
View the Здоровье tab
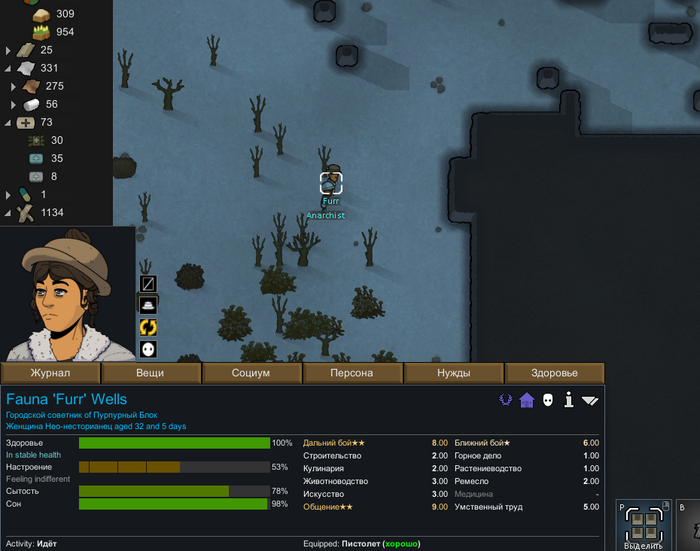pyautogui.click(x=554, y=373)
